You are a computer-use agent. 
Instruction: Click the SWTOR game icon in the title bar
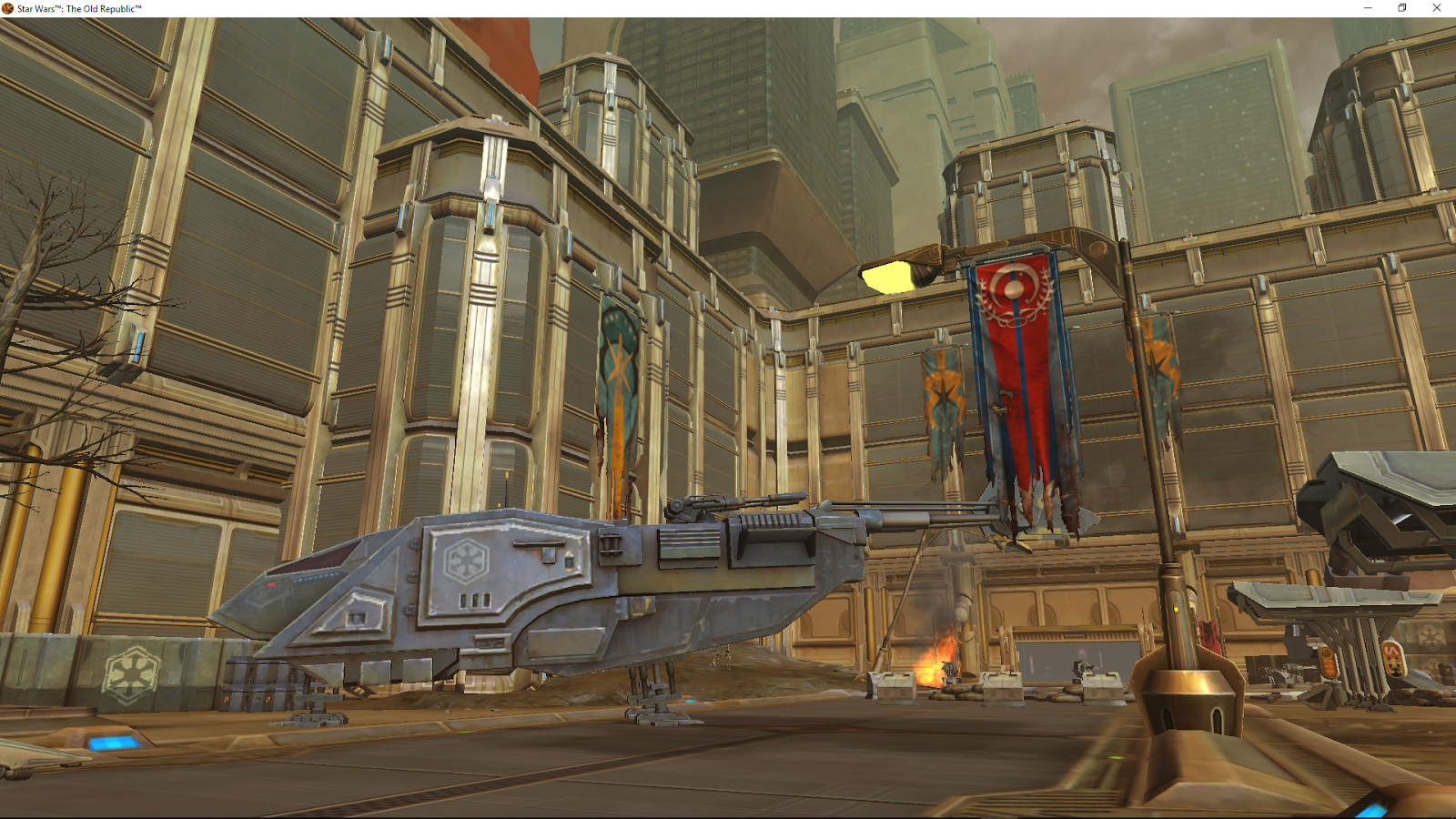click(7, 6)
